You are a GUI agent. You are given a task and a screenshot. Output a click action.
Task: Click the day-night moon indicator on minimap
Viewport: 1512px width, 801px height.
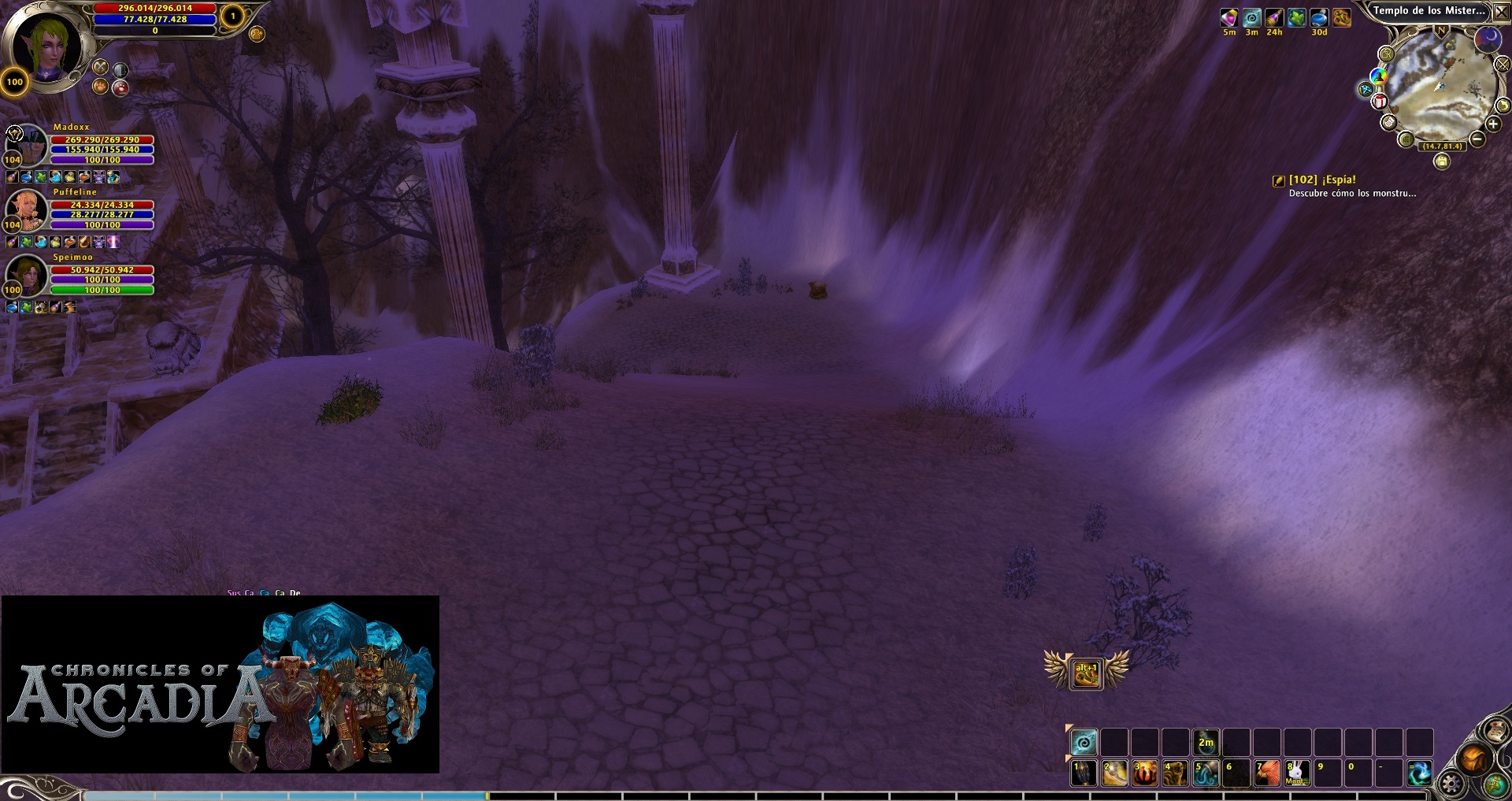tap(1487, 39)
